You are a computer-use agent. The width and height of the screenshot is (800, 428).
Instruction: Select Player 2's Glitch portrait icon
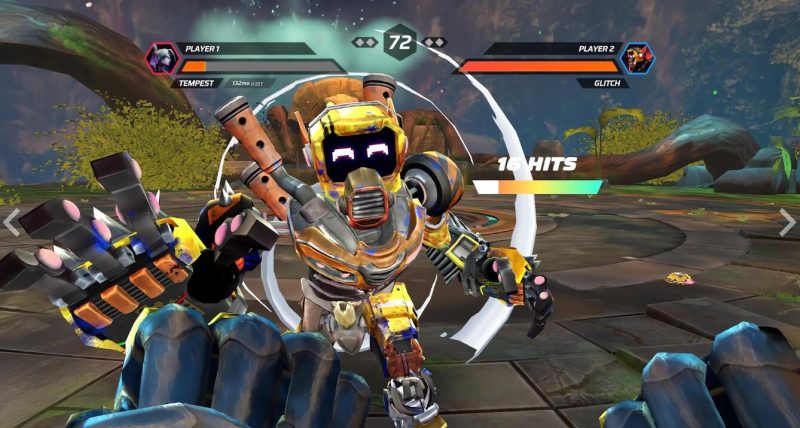(x=637, y=59)
